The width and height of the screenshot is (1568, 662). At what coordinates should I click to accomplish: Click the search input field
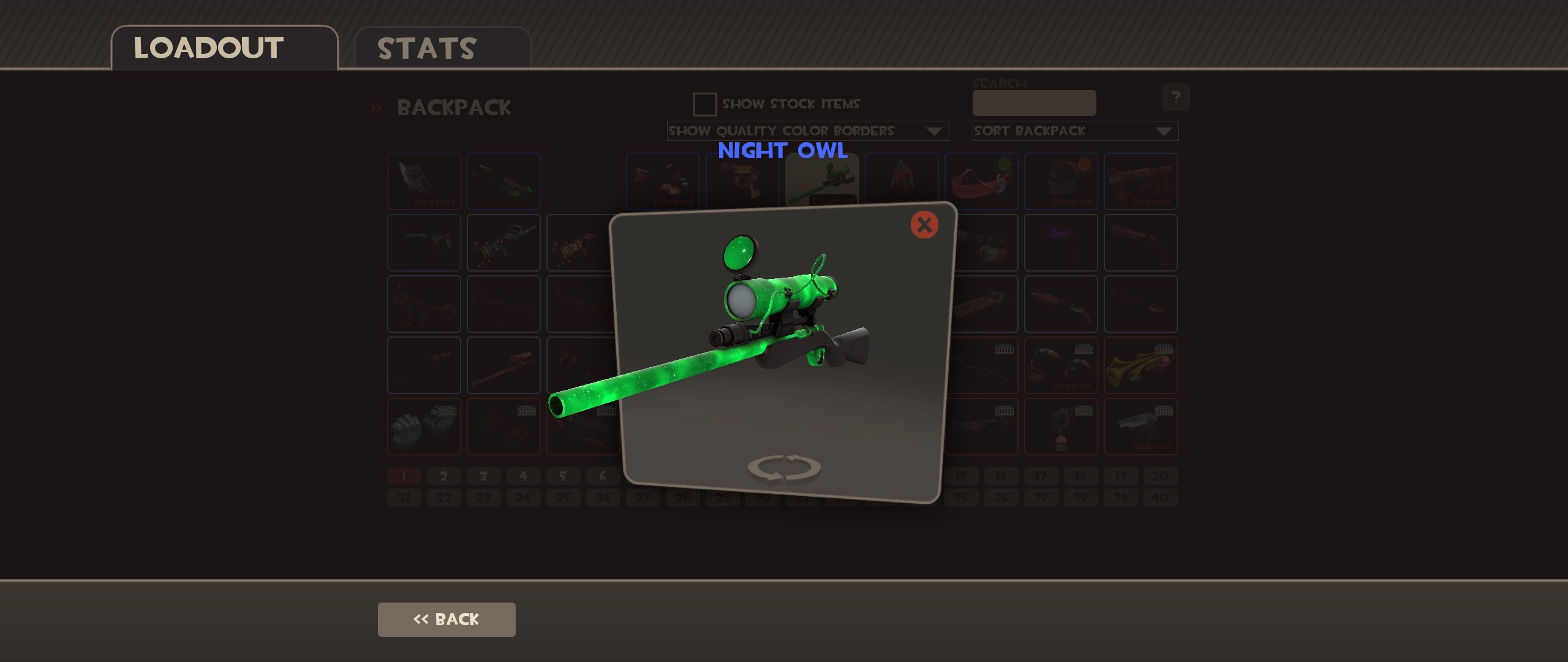[1033, 103]
